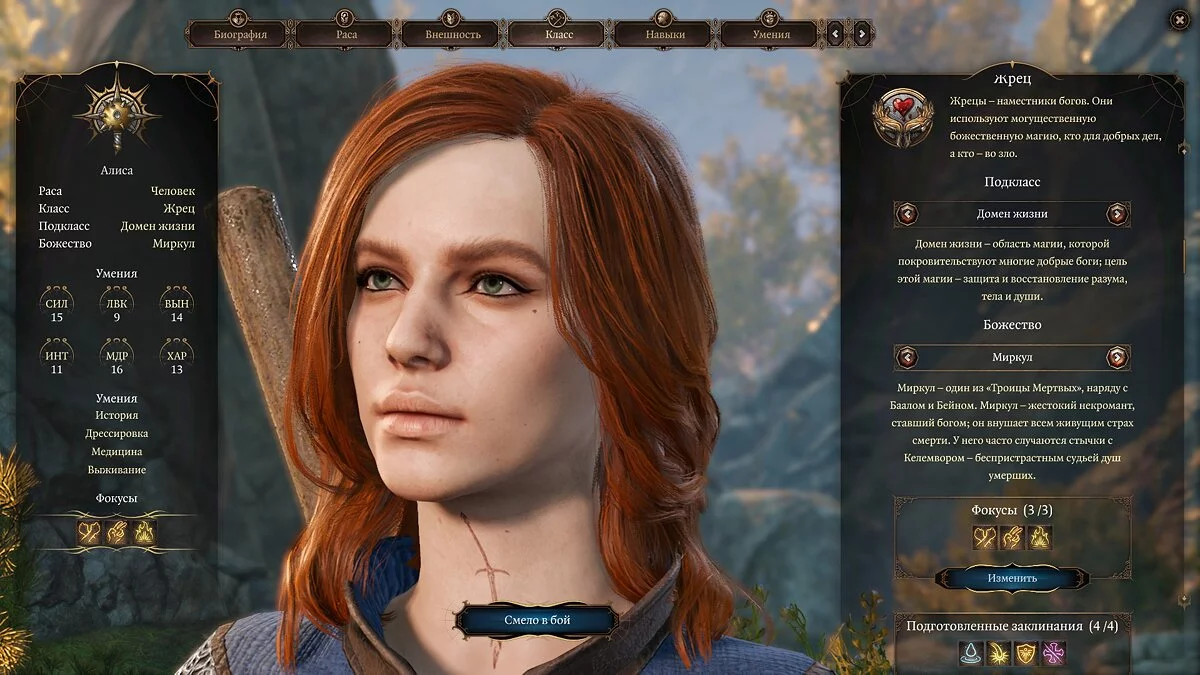This screenshot has height=675, width=1200.
Task: Click the Изменить button for cantrips
Action: 1012,578
